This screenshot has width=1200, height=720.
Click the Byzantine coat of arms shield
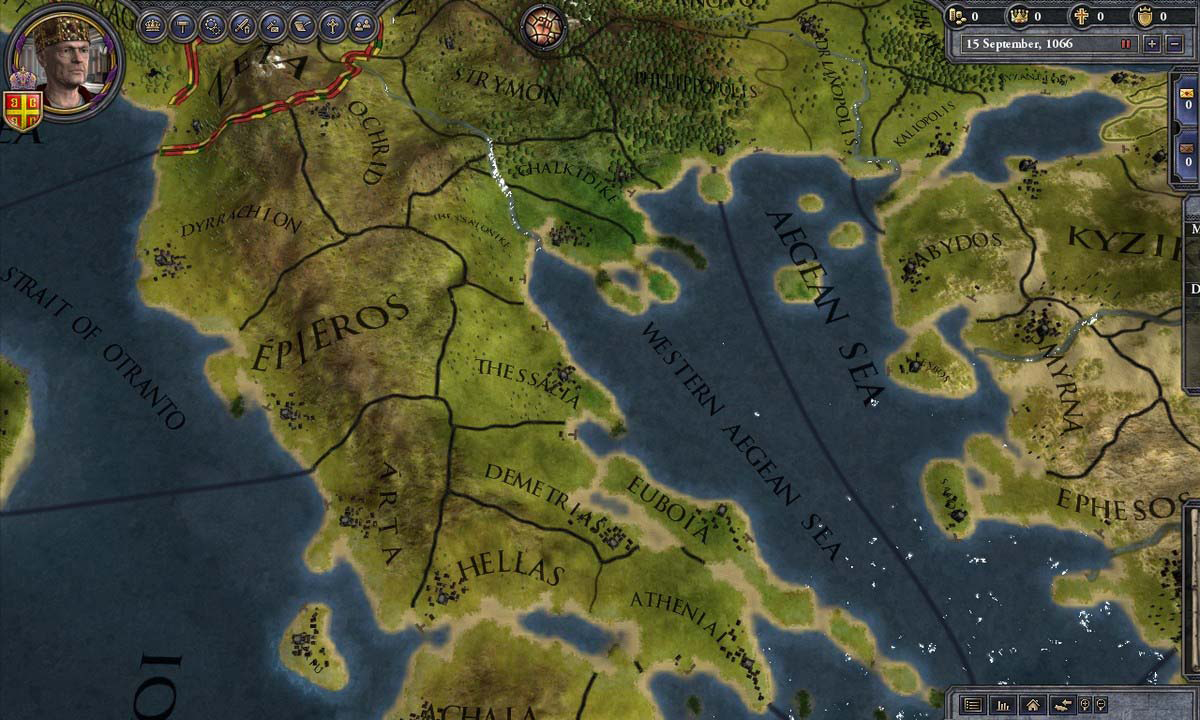(x=24, y=110)
